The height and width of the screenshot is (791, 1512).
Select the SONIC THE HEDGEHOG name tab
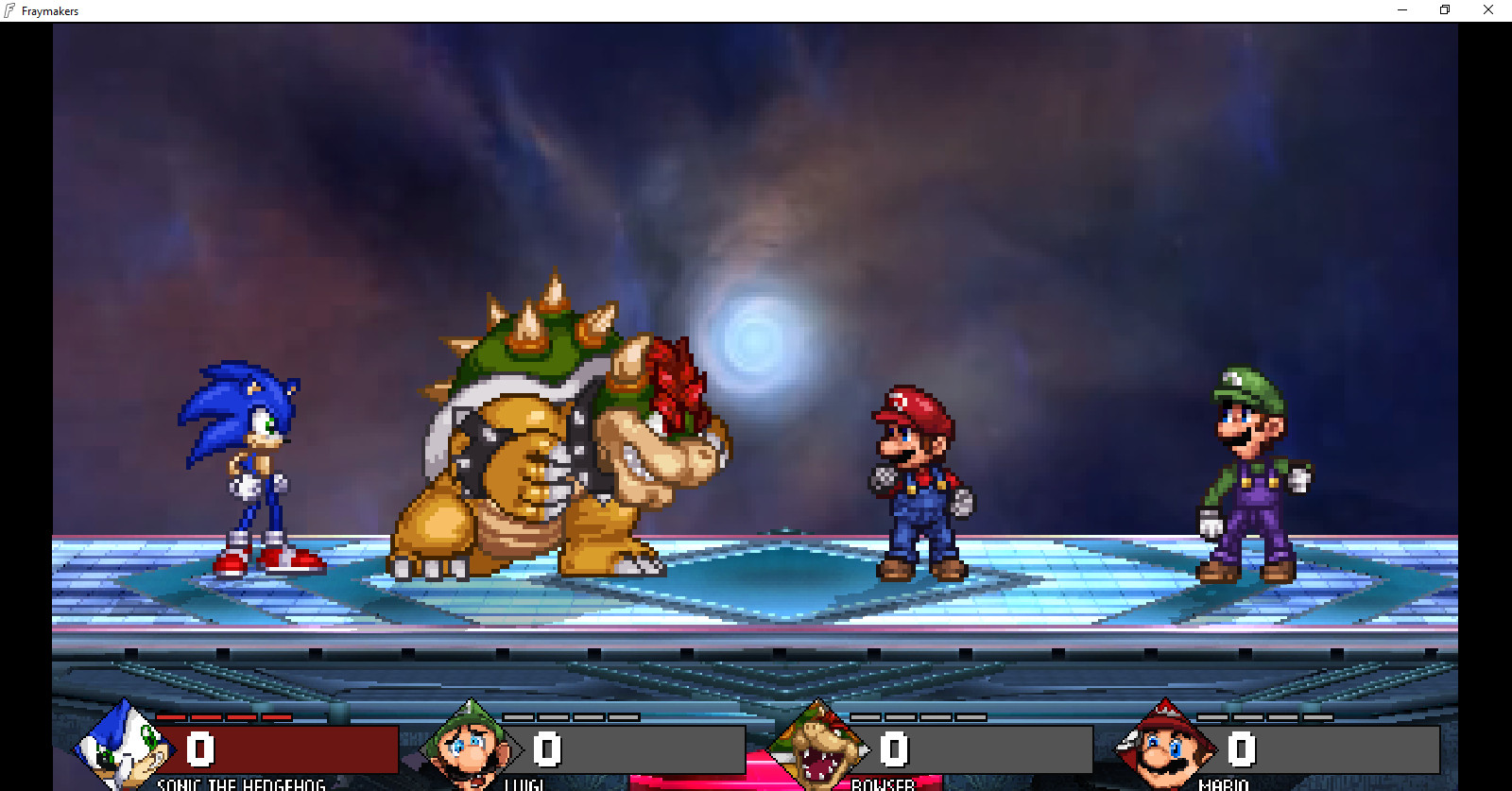pyautogui.click(x=239, y=785)
